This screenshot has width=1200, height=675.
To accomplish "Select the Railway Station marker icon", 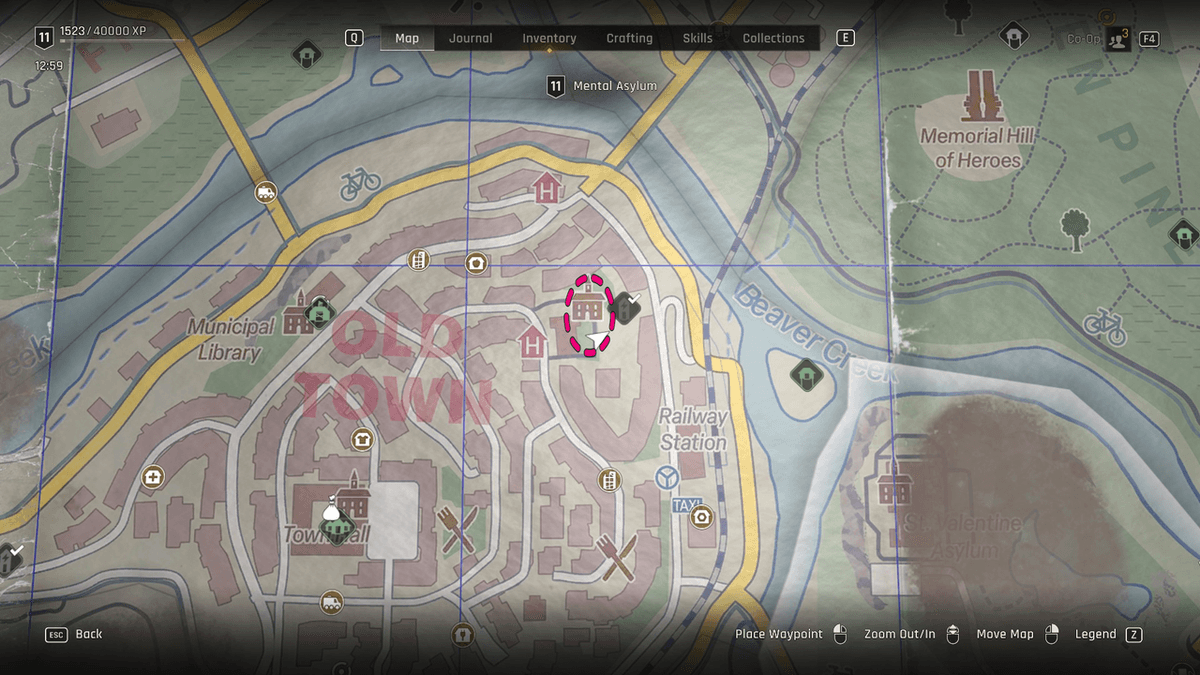I will 666,479.
